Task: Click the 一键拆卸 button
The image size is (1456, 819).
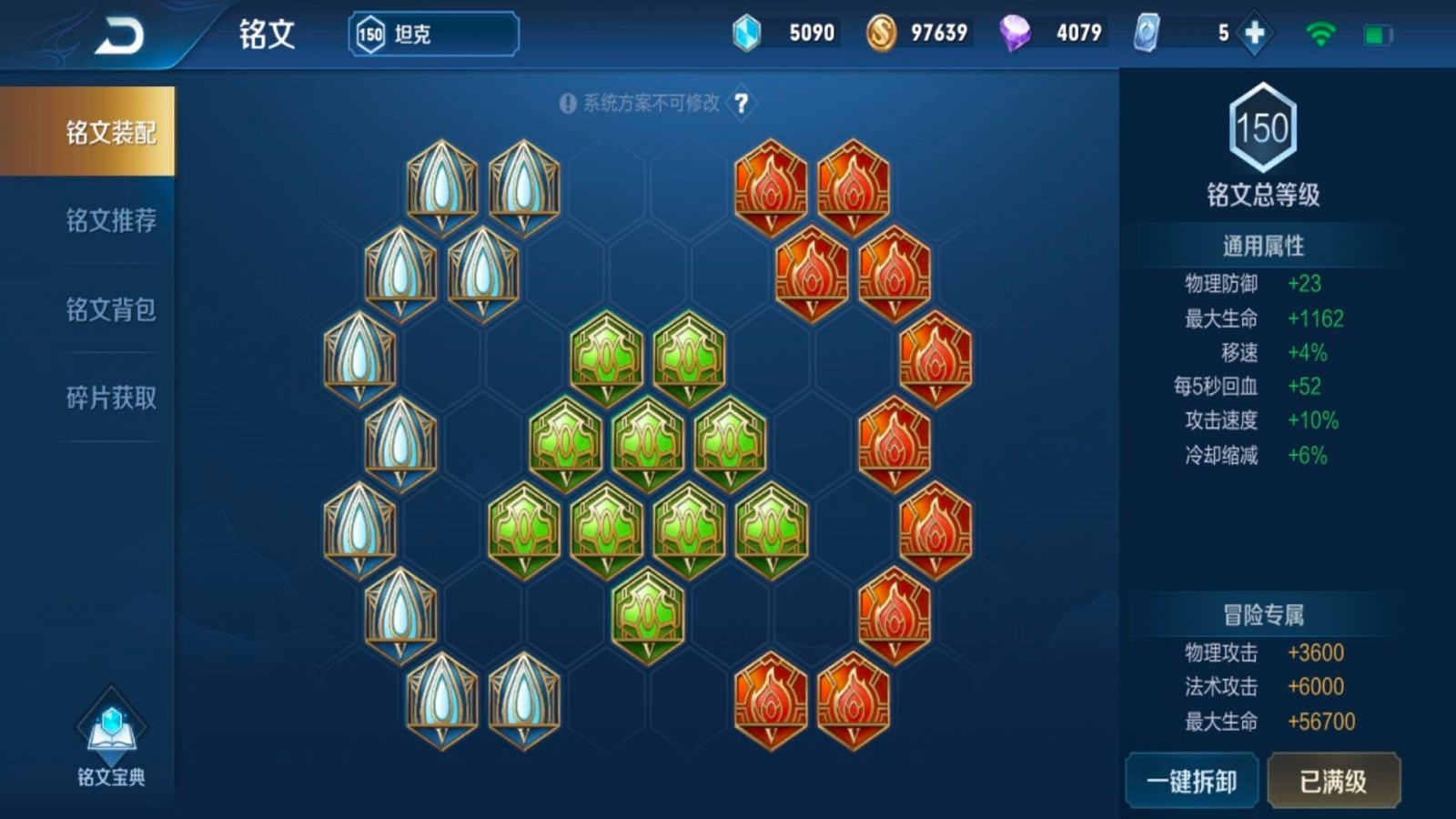Action: [1191, 781]
